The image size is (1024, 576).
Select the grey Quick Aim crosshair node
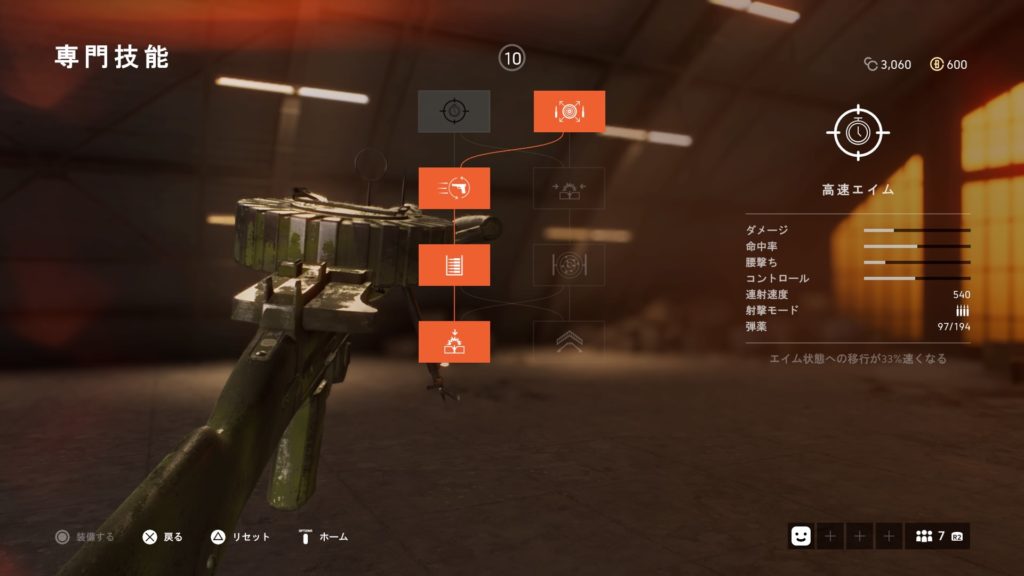pos(454,111)
